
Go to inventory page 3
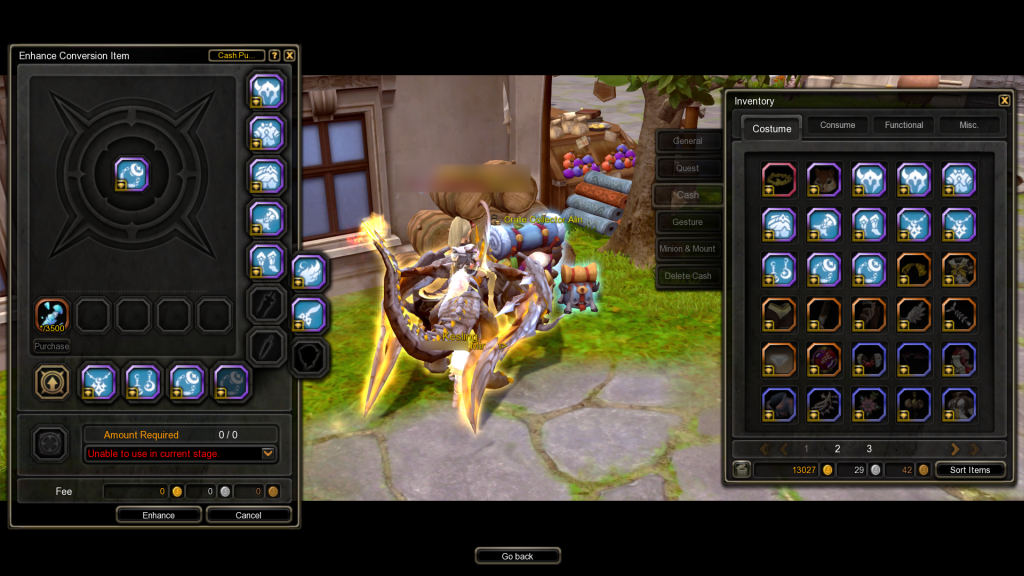[x=869, y=449]
